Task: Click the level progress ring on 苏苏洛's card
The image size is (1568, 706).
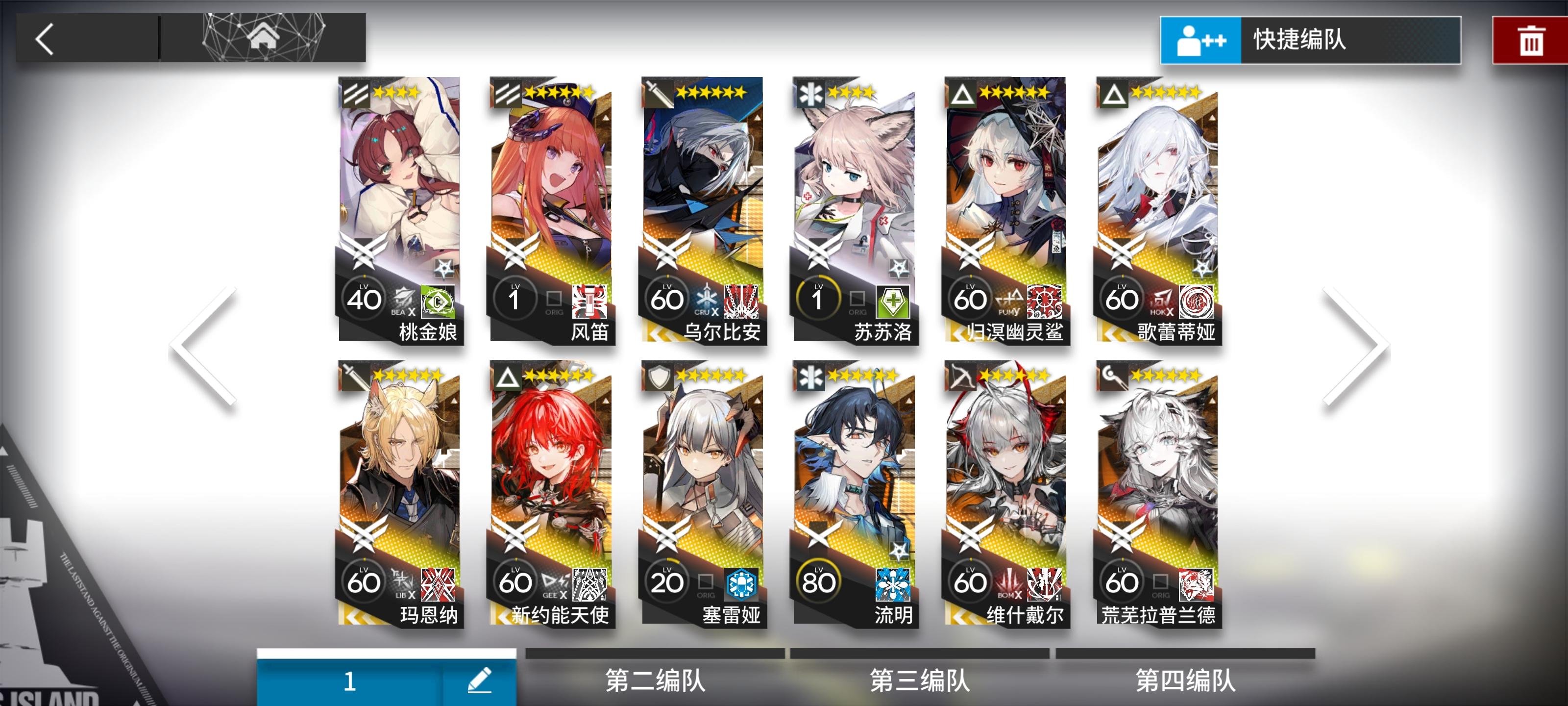Action: click(x=819, y=299)
